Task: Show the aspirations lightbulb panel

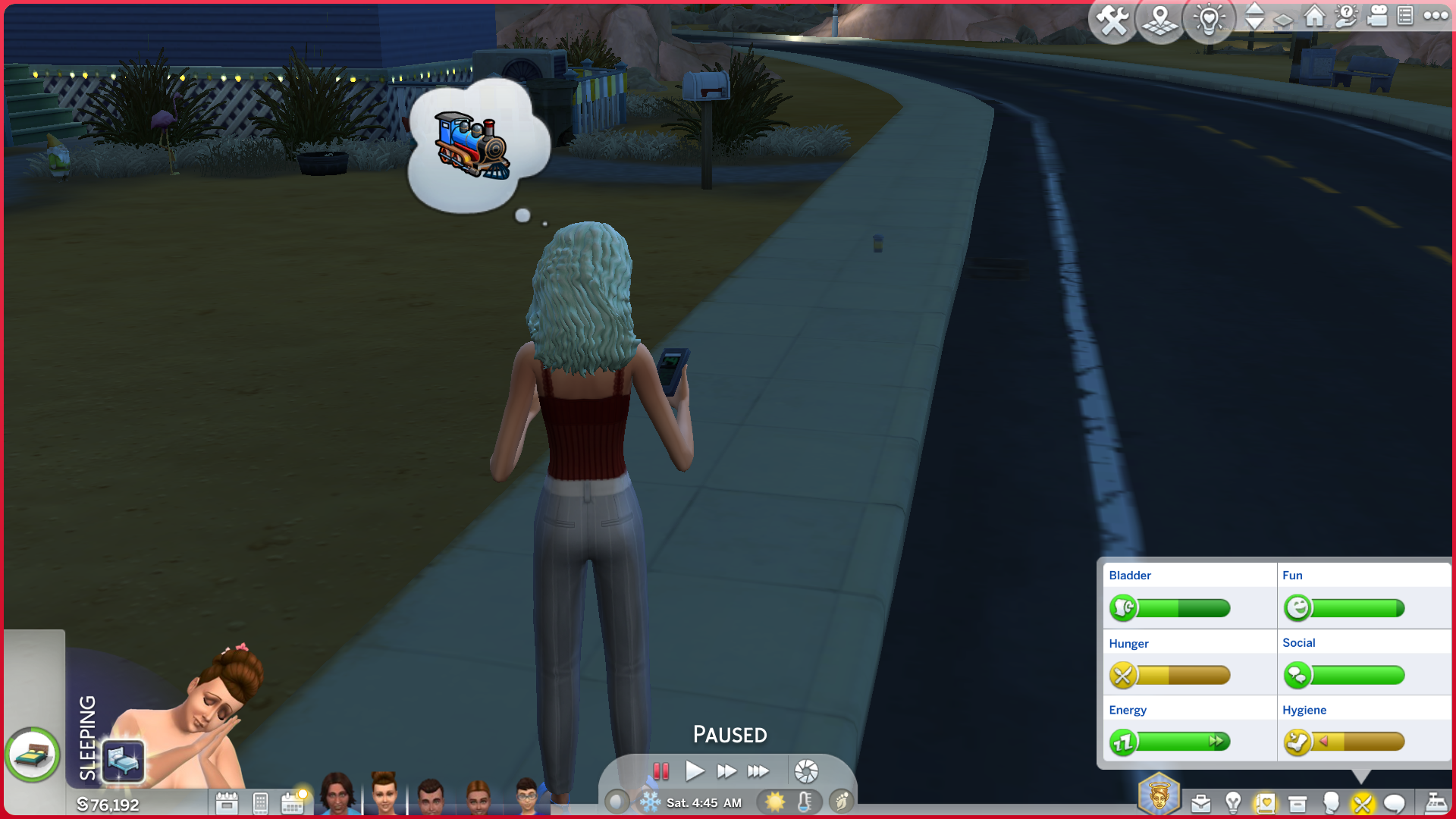Action: coord(1233,802)
